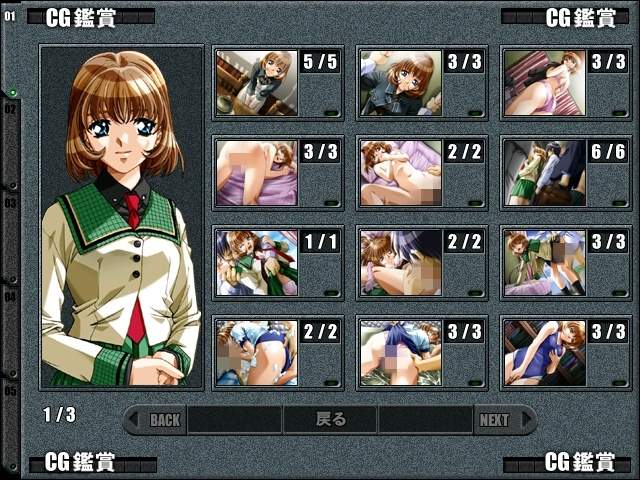Select the 戻る return button
The height and width of the screenshot is (480, 640).
point(330,420)
